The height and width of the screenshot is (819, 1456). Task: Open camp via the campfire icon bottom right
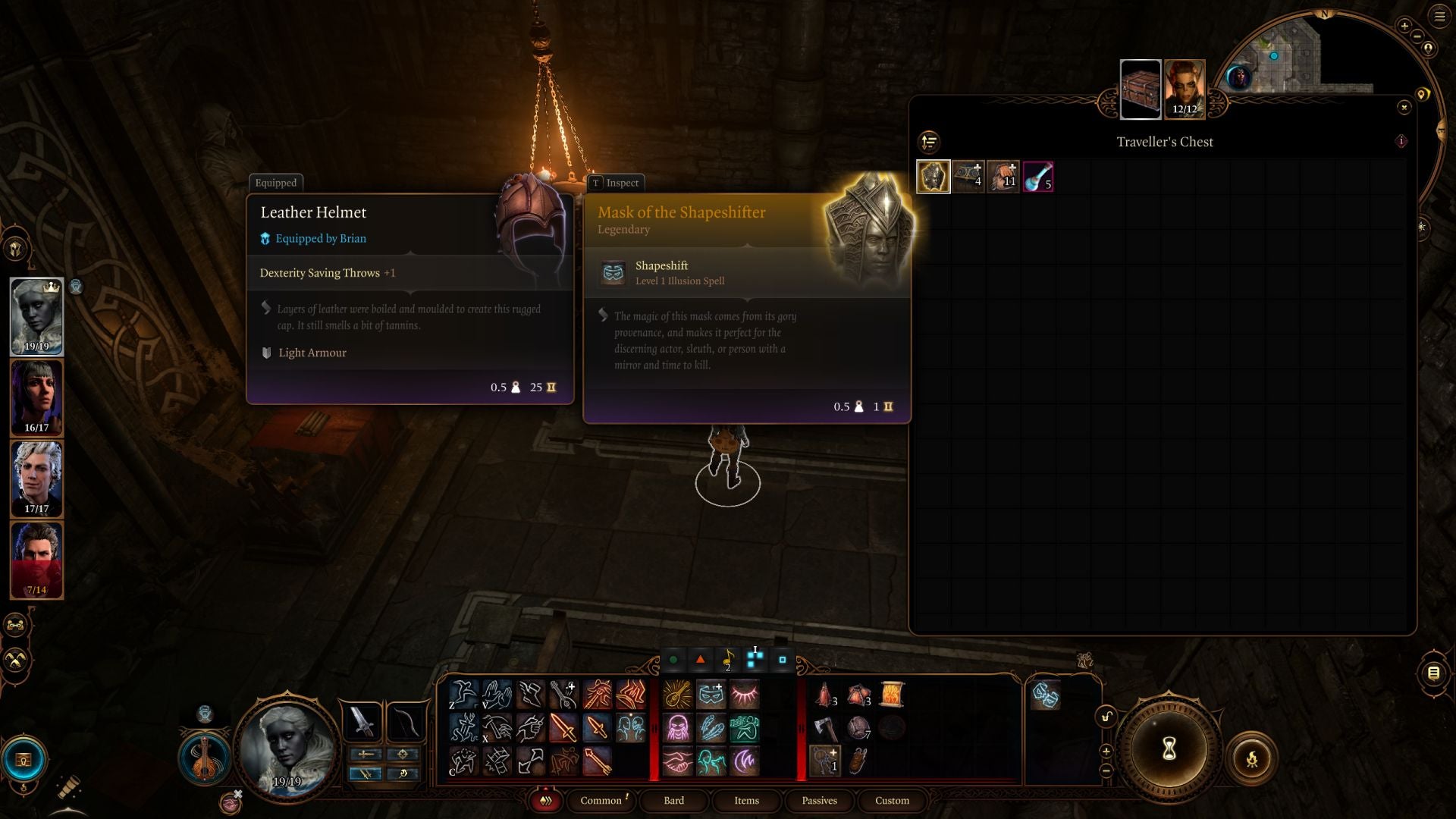click(1252, 758)
